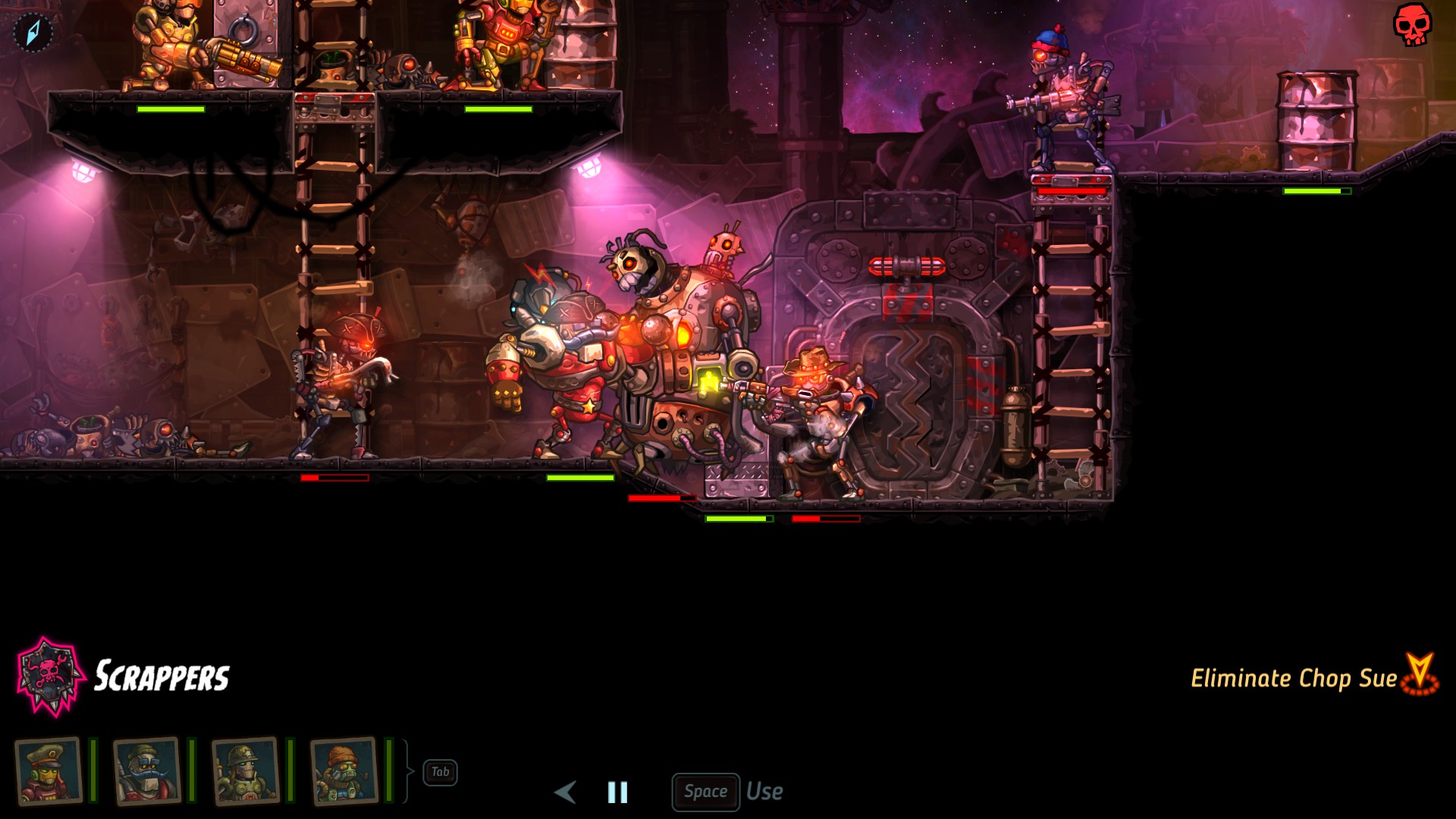The image size is (1456, 819).
Task: Pause the enemy turn playback
Action: 617,792
